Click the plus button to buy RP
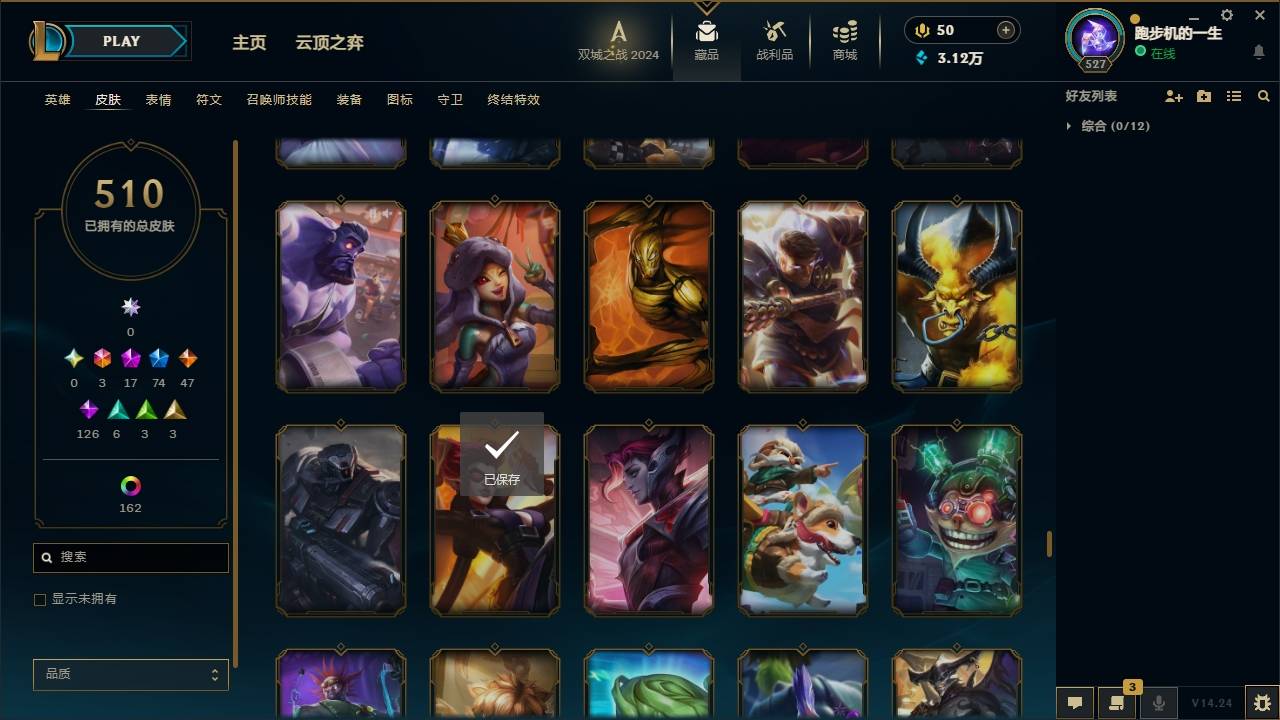 point(1005,29)
